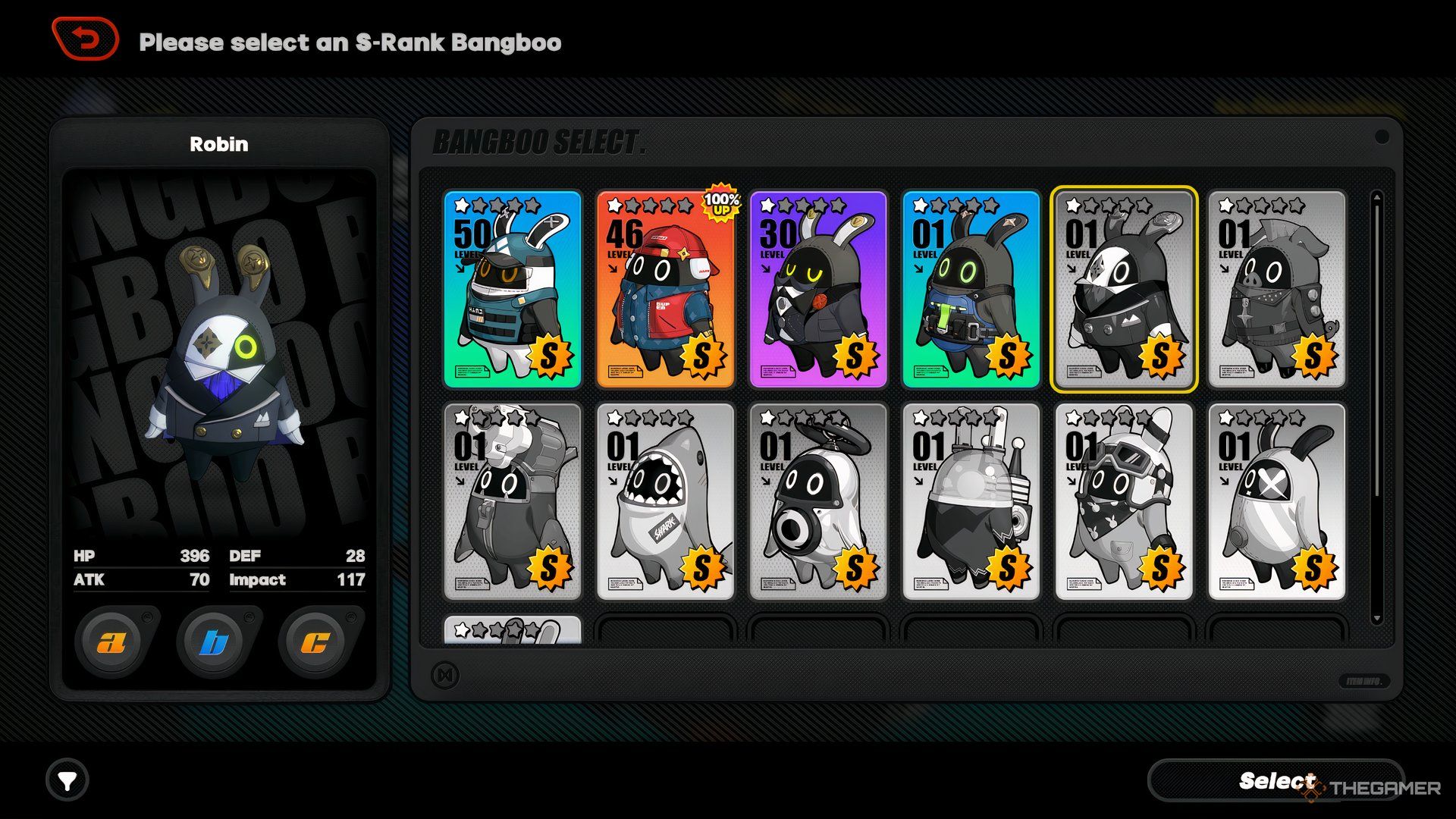The image size is (1456, 819).
Task: View Robin's skill A
Action: click(x=112, y=642)
